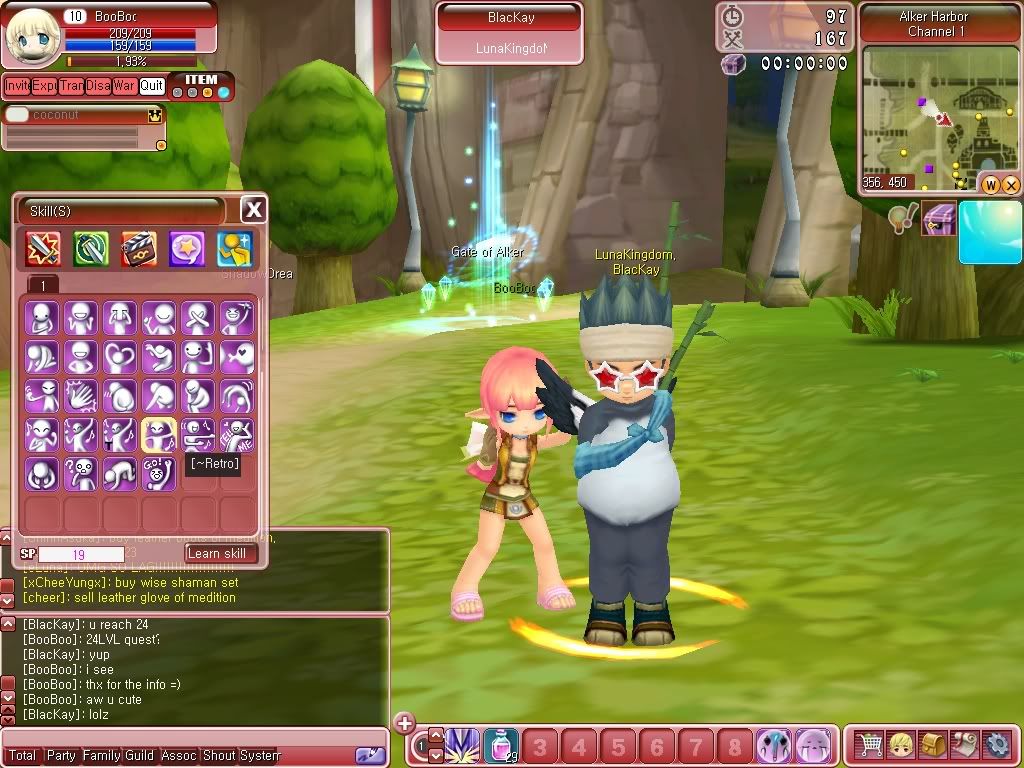
Task: Close the Skill(S) window
Action: (x=254, y=209)
